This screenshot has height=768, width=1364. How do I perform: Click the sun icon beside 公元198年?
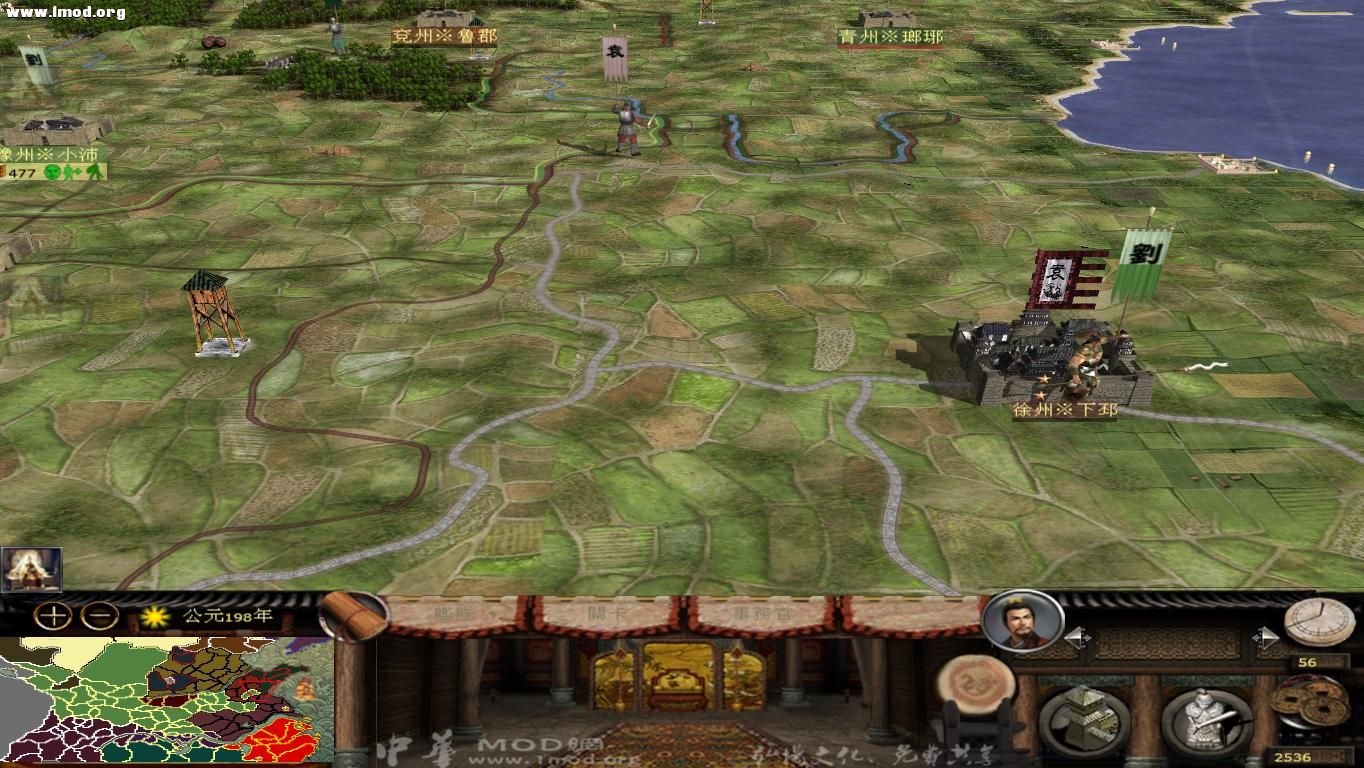[x=154, y=617]
